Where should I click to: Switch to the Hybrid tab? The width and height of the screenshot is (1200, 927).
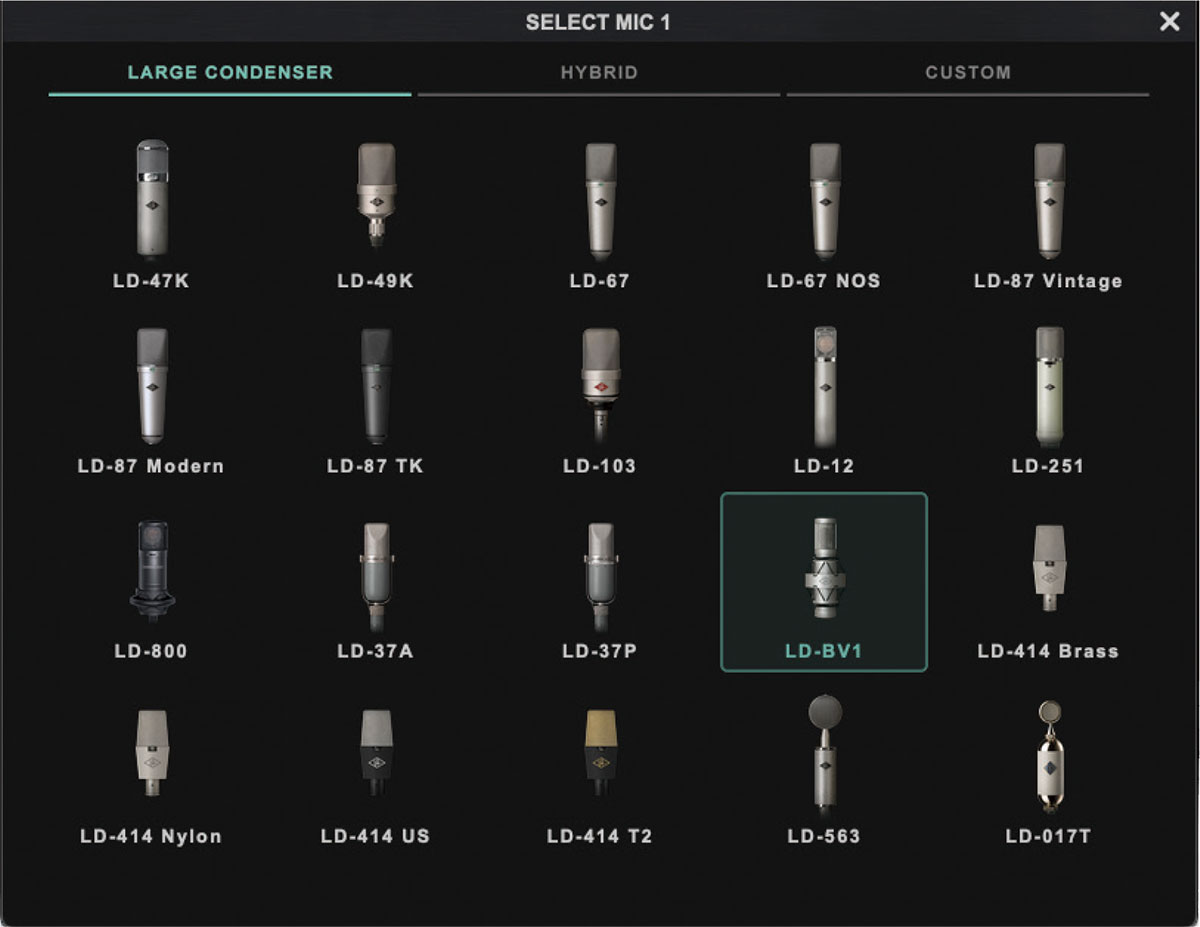[598, 73]
